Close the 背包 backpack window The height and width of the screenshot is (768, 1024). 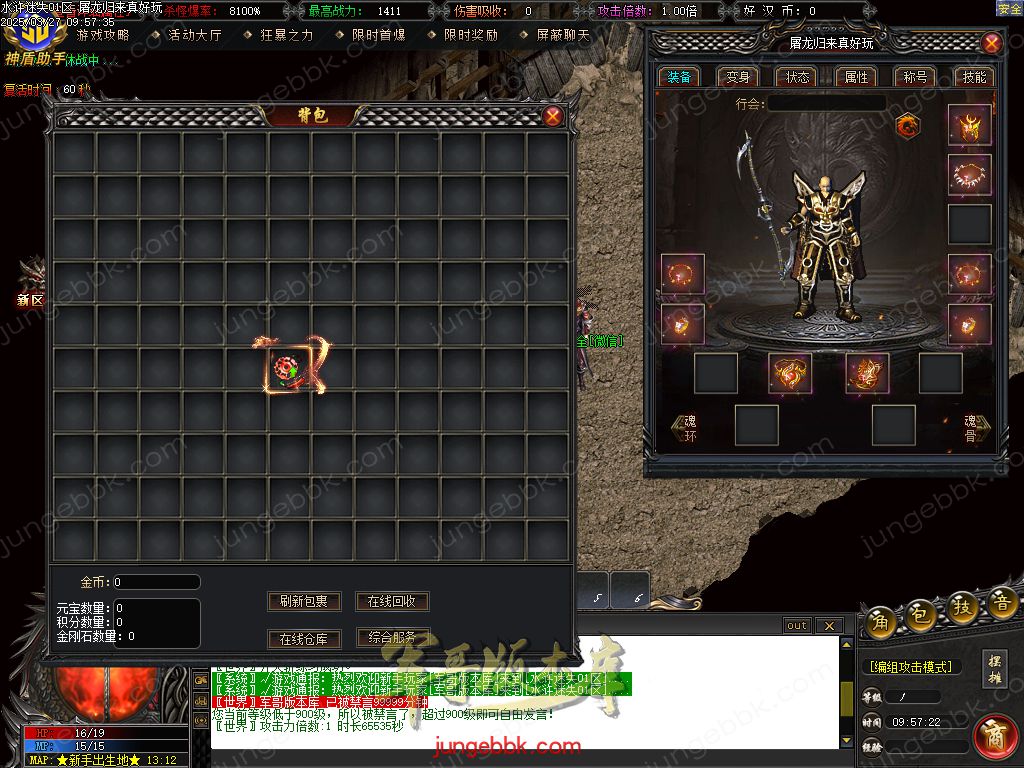[553, 116]
